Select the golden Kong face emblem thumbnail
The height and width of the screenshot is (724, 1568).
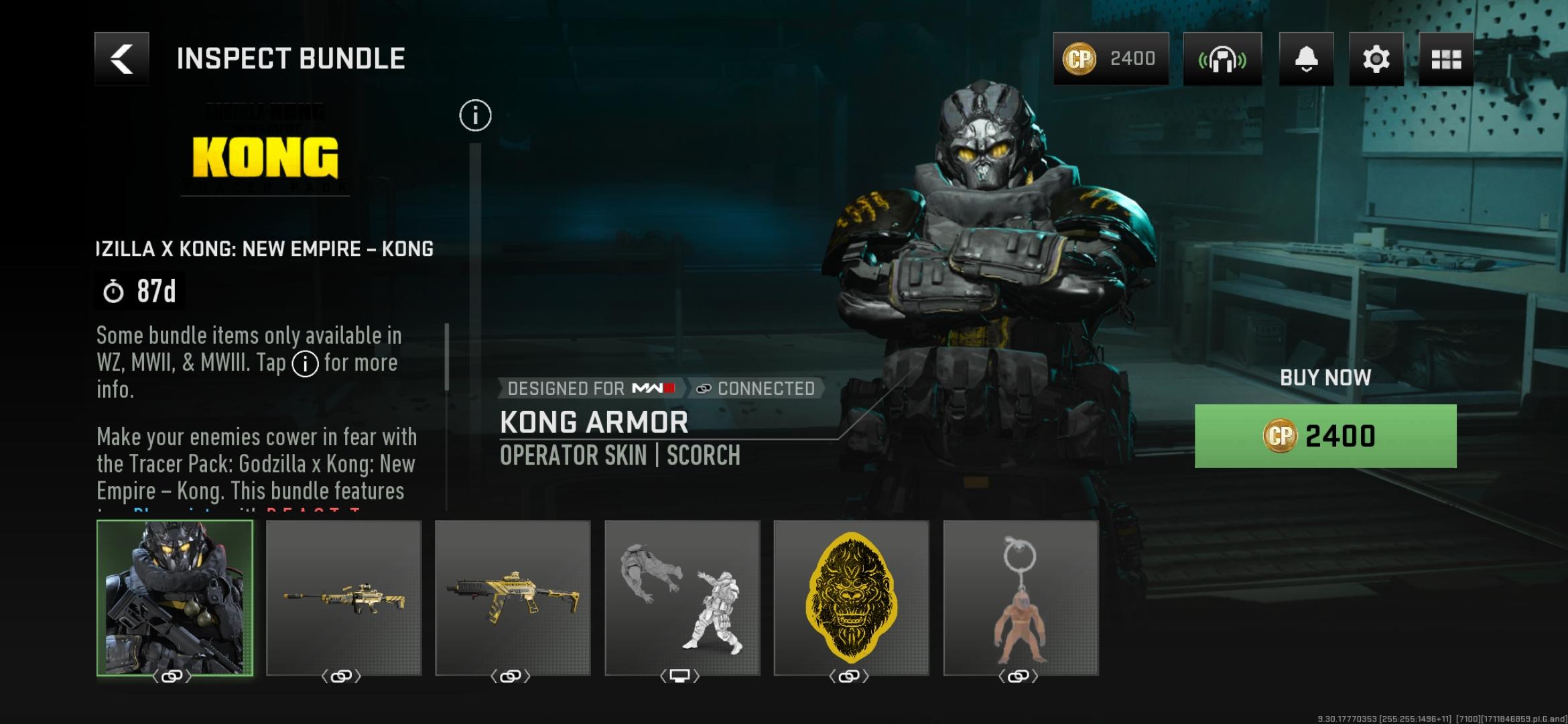click(x=851, y=598)
